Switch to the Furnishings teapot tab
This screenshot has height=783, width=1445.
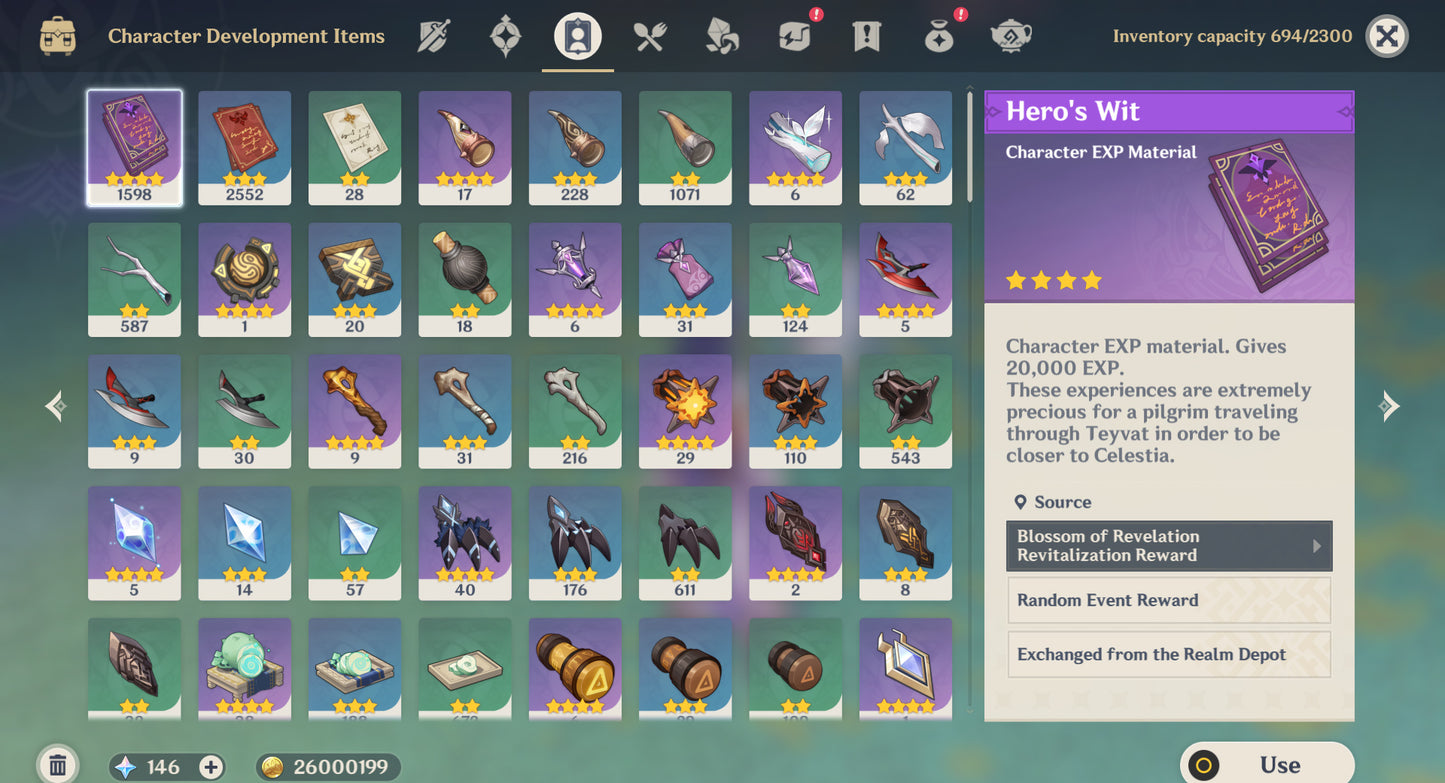(x=1010, y=37)
